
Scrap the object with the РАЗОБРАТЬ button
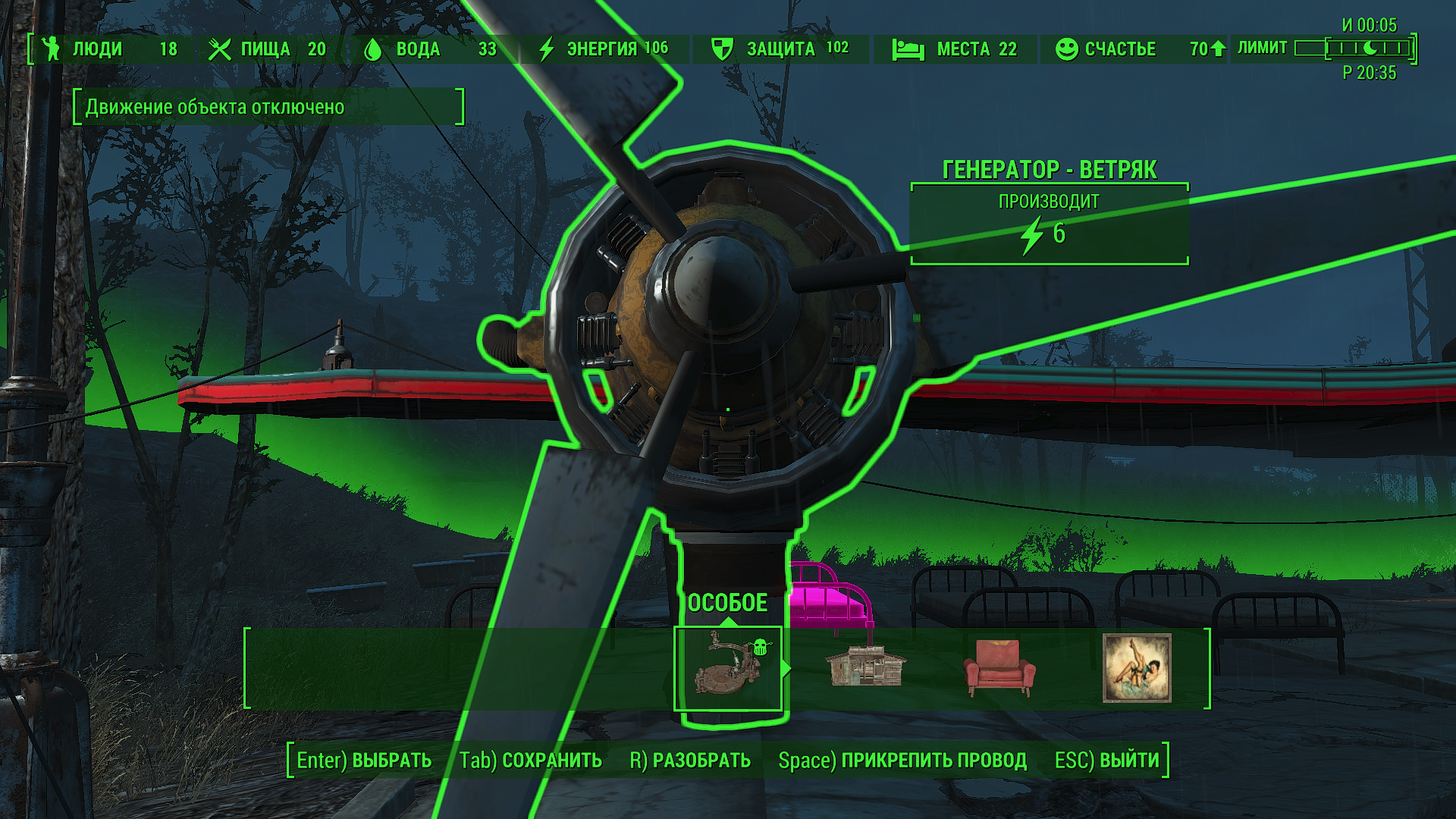[690, 760]
